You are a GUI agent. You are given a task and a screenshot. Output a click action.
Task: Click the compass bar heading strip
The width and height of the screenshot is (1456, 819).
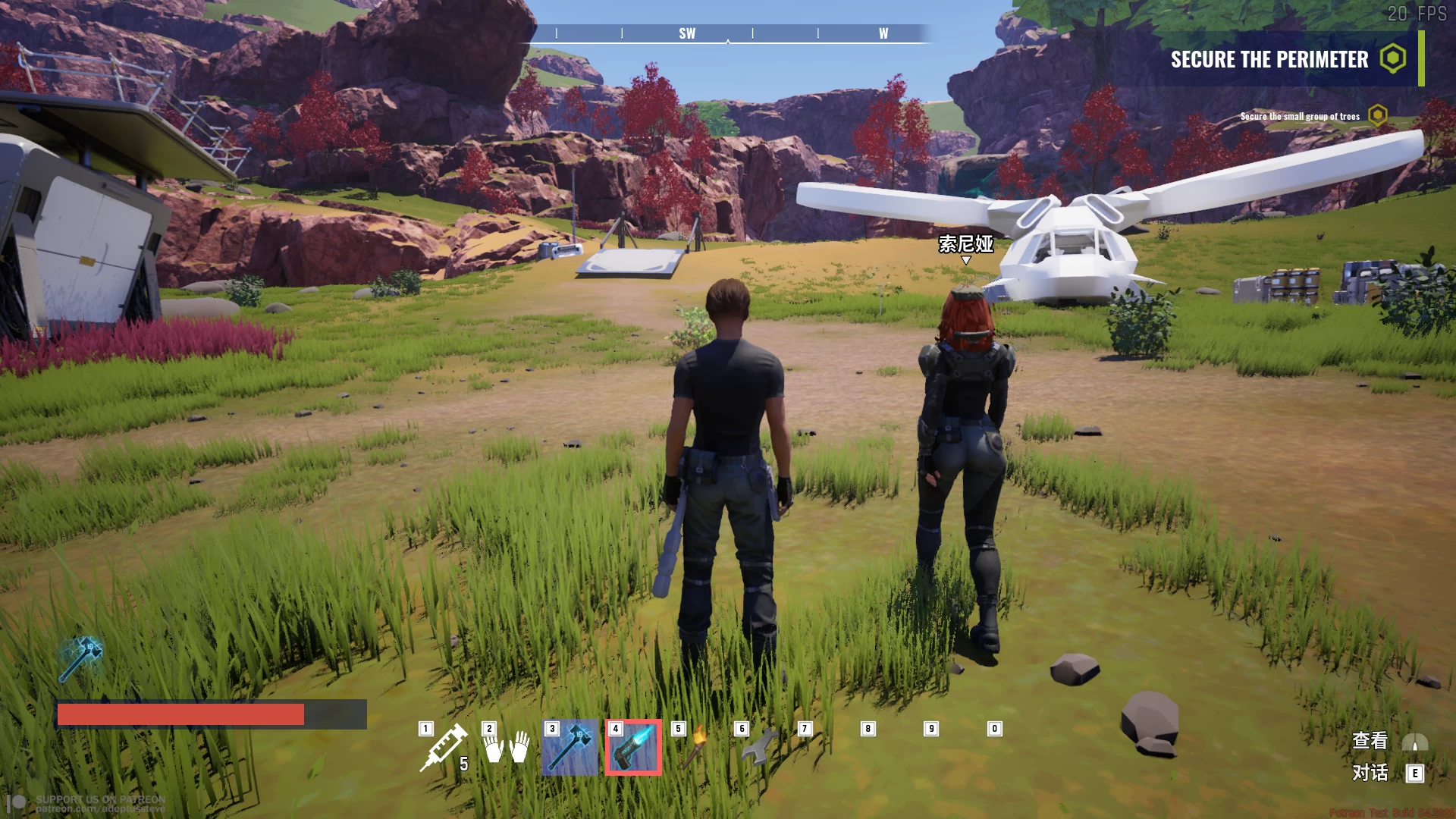pos(728,33)
